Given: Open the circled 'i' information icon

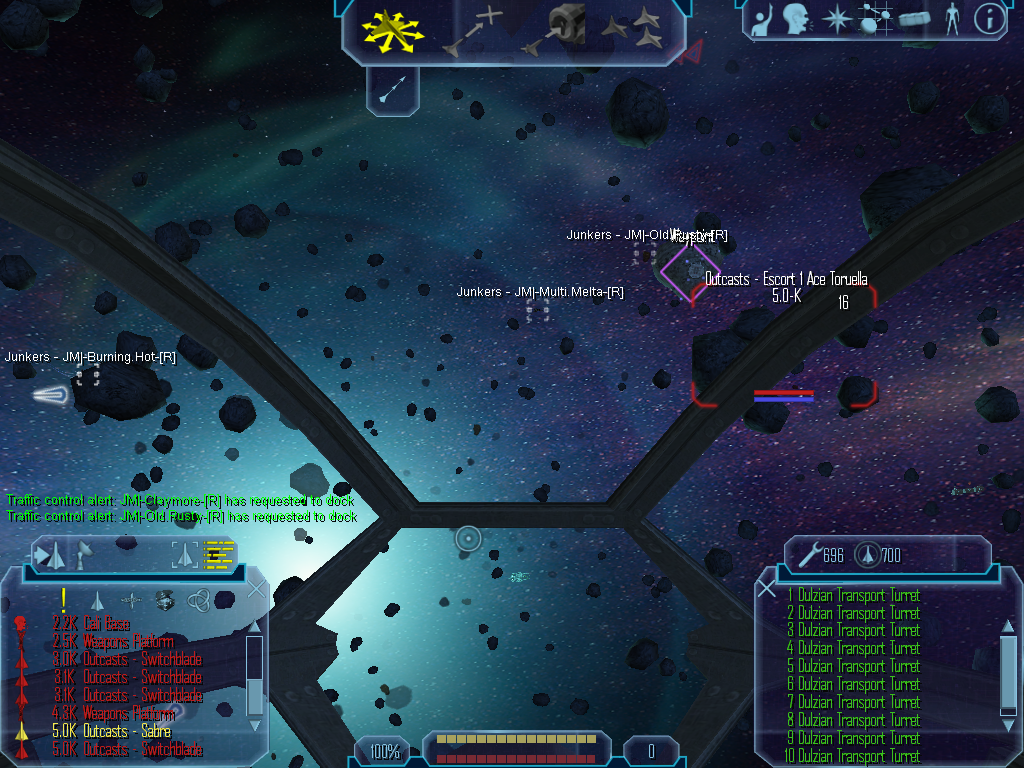Looking at the screenshot, I should [989, 19].
